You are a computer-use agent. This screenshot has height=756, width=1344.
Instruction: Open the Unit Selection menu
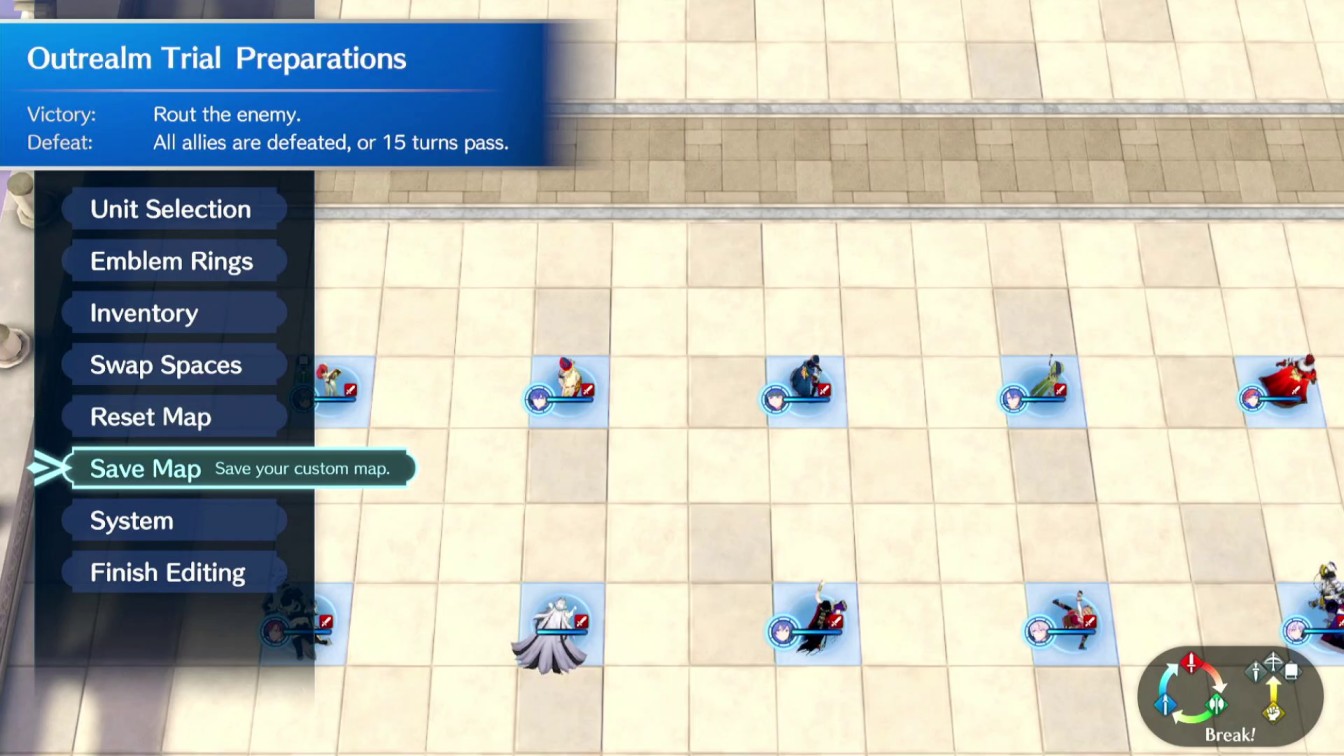click(170, 209)
